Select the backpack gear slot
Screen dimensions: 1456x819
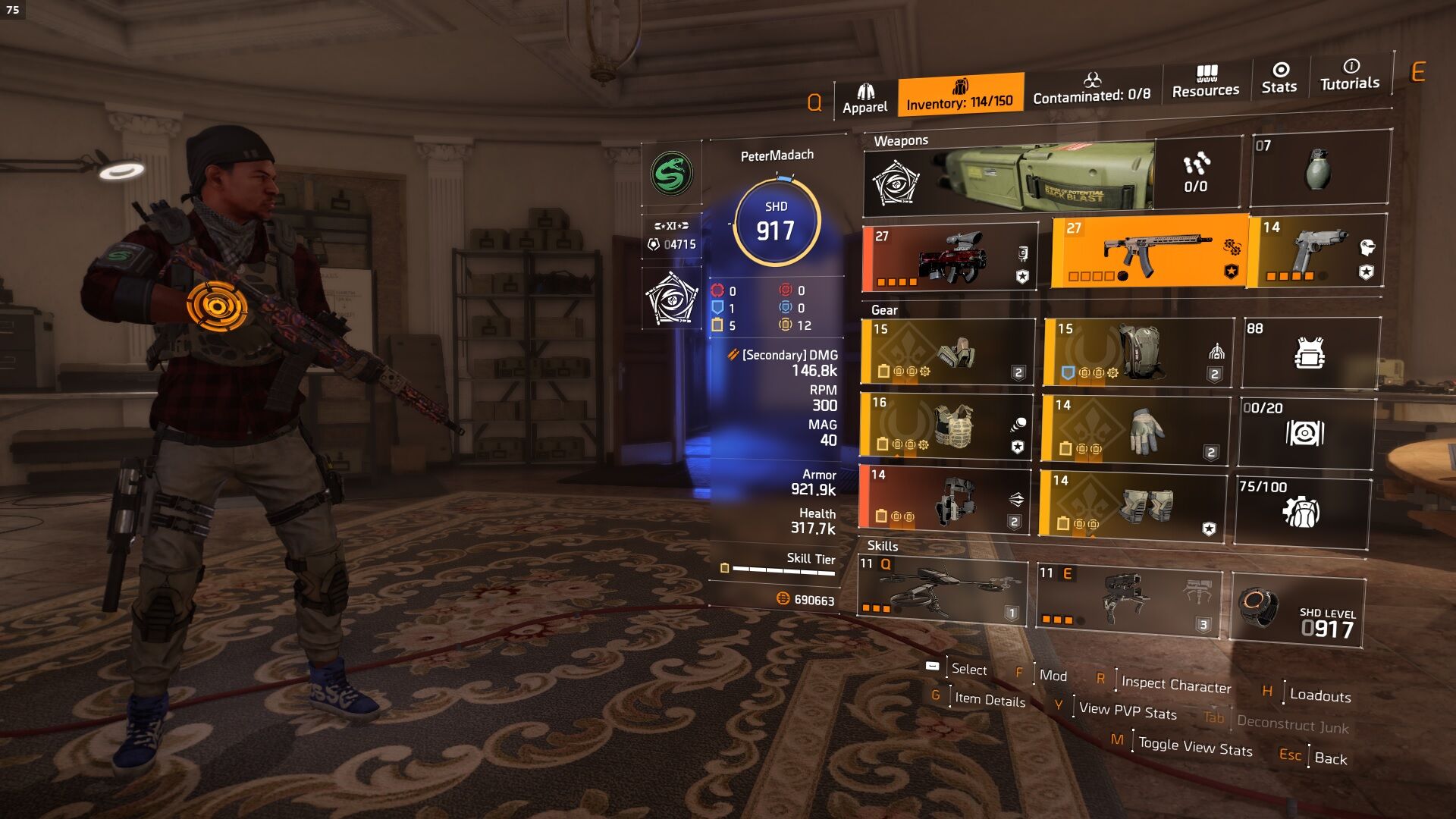click(x=1137, y=351)
